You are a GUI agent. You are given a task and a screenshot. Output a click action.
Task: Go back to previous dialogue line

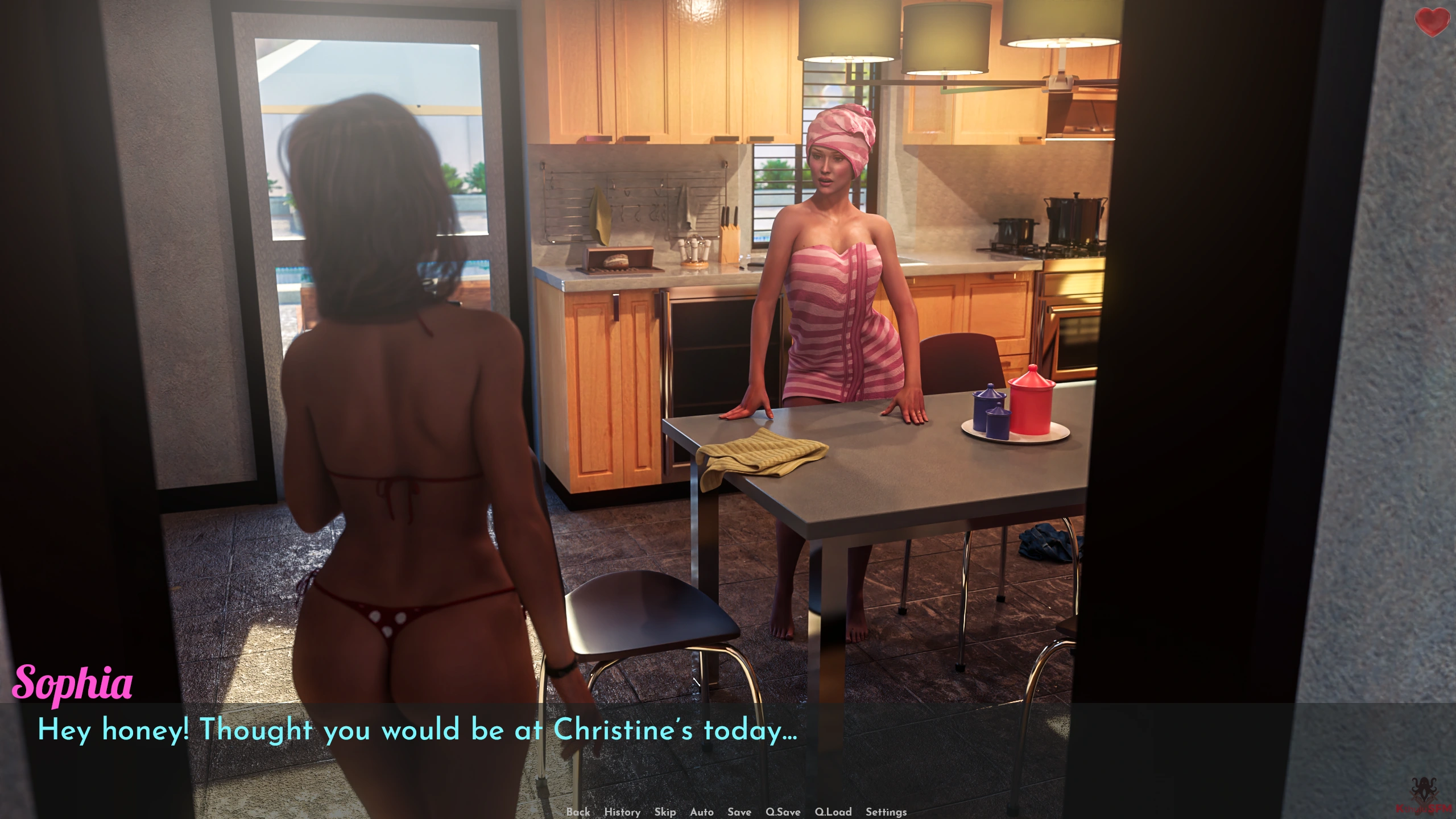[578, 812]
